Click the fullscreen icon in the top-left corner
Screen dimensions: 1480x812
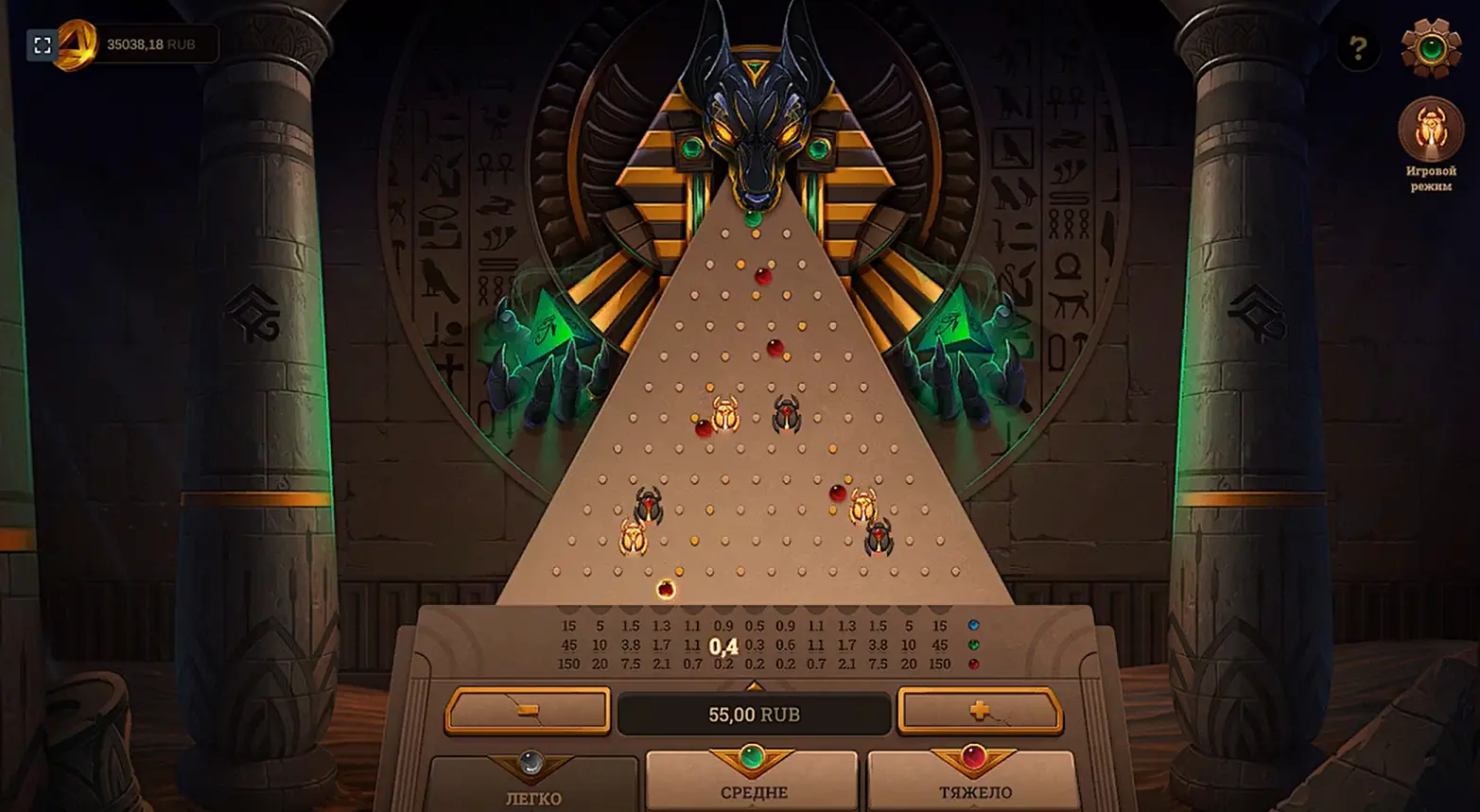click(x=42, y=43)
